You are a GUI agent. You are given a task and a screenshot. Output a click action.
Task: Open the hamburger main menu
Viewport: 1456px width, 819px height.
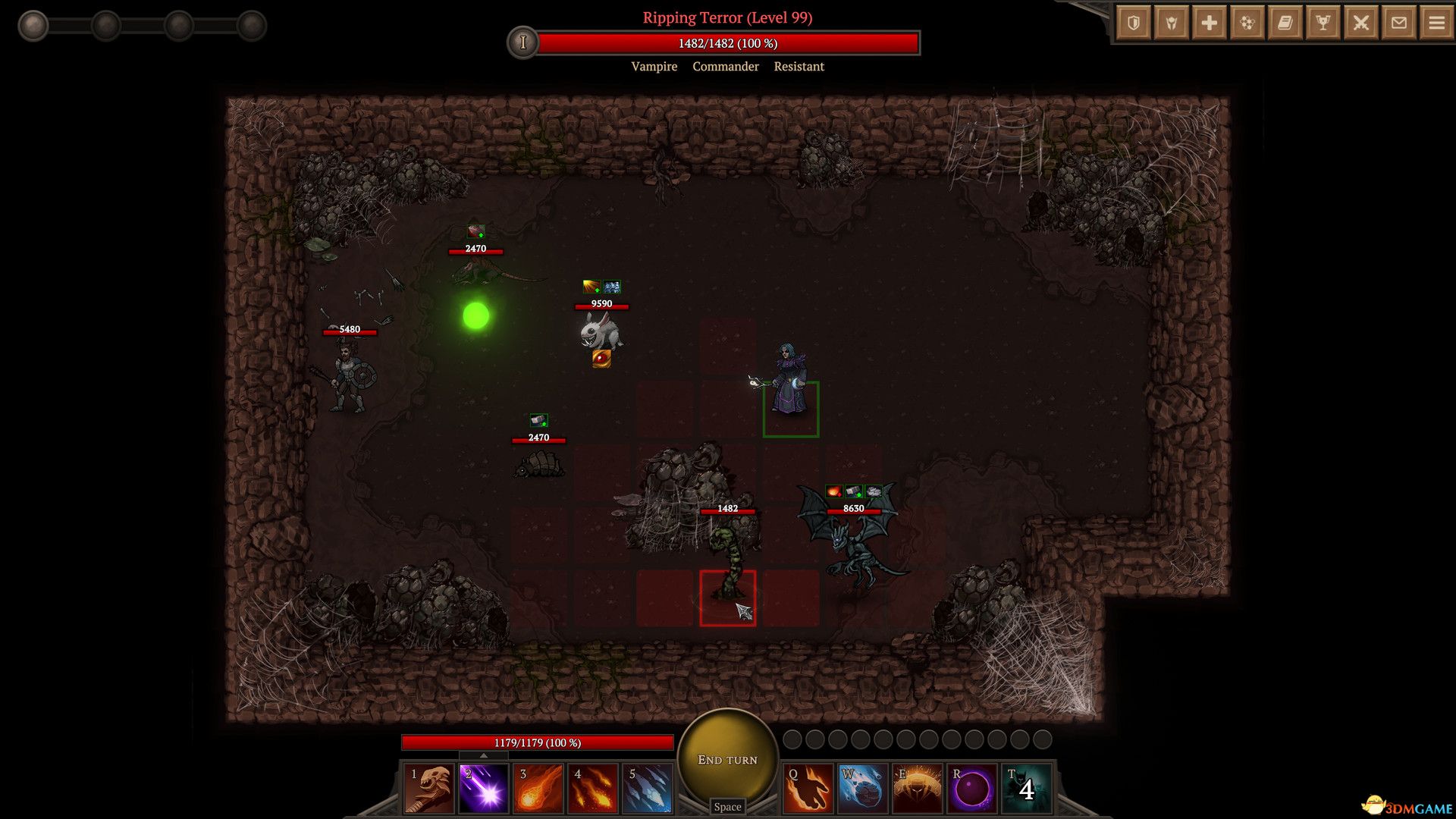(x=1437, y=23)
